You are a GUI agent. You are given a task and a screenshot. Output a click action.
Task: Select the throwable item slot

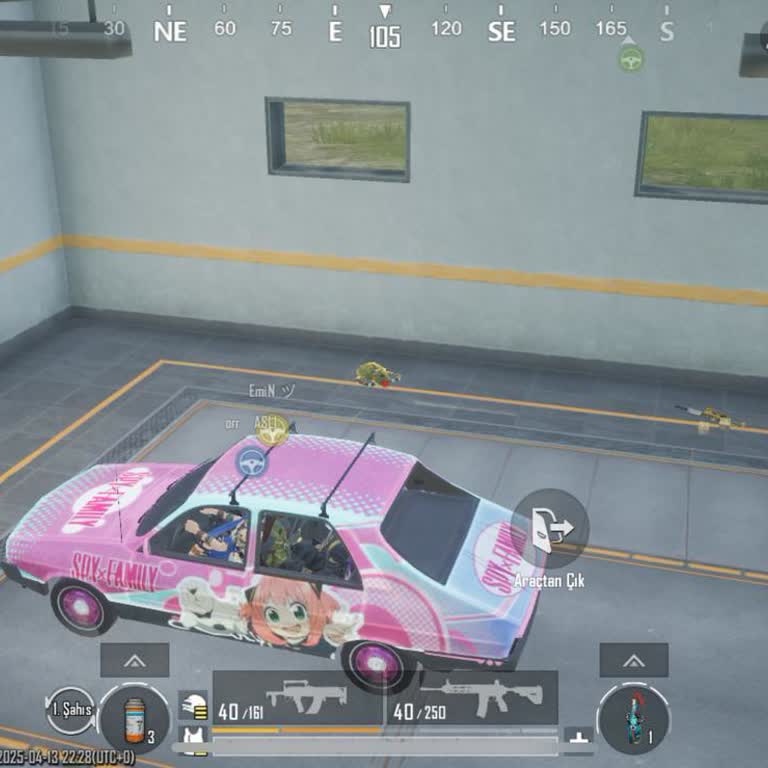click(633, 718)
